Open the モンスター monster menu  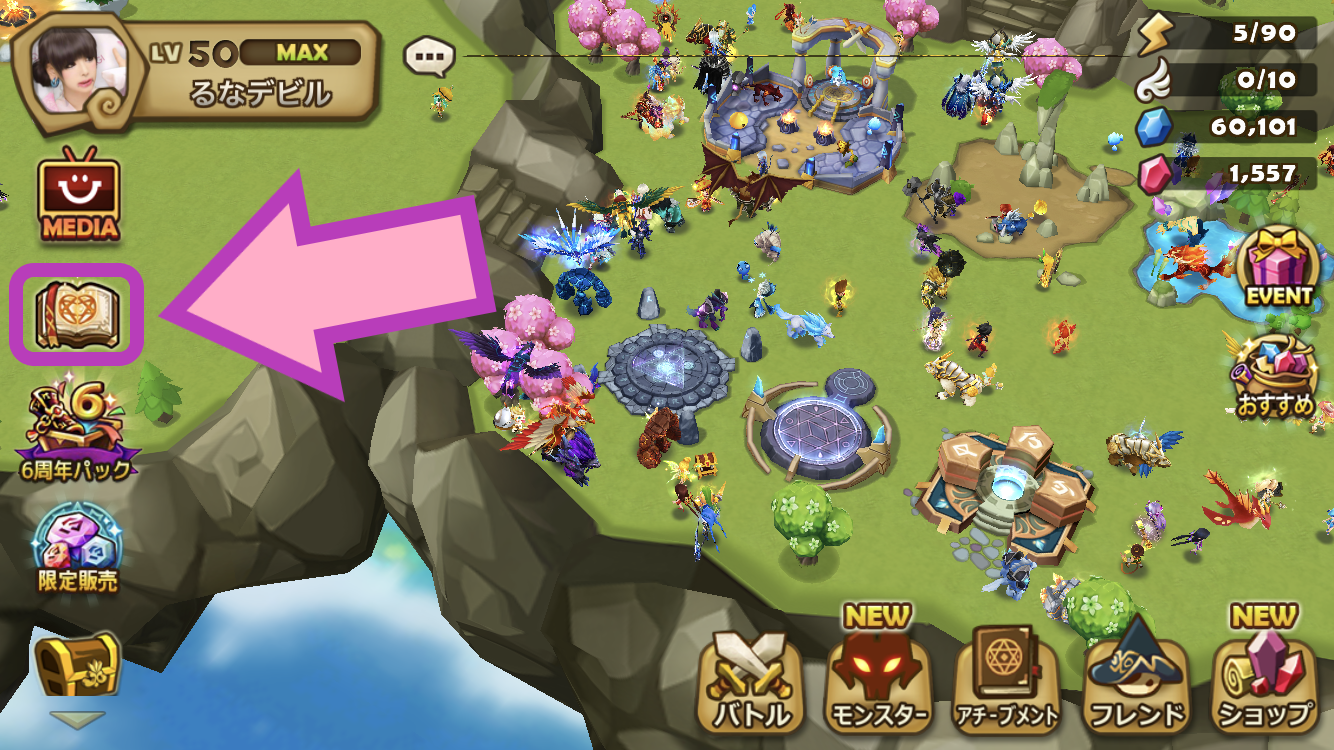(x=879, y=680)
